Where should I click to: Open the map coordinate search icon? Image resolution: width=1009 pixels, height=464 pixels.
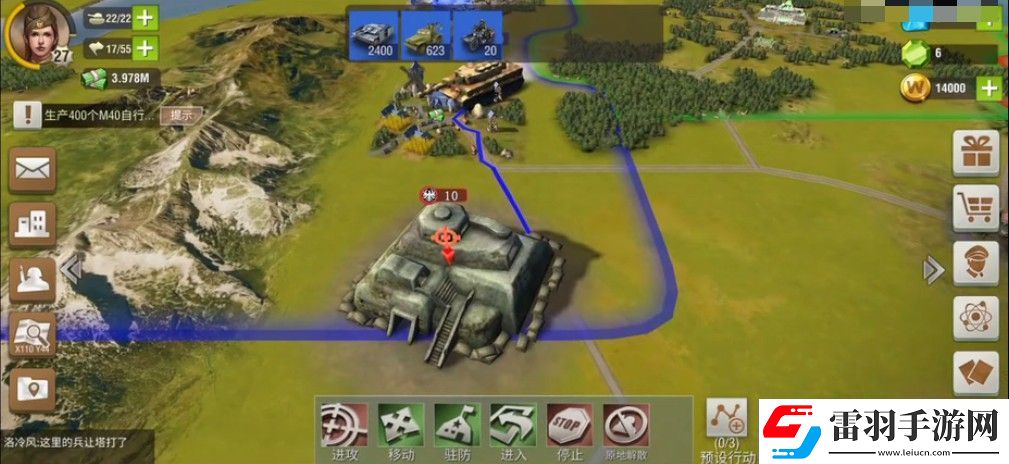[x=32, y=333]
